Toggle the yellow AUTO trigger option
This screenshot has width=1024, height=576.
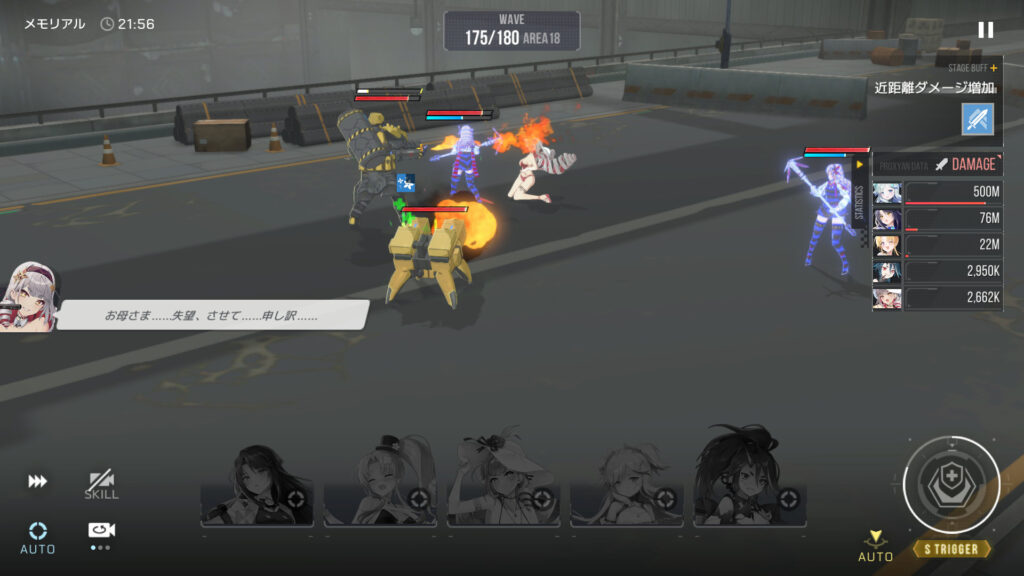875,546
